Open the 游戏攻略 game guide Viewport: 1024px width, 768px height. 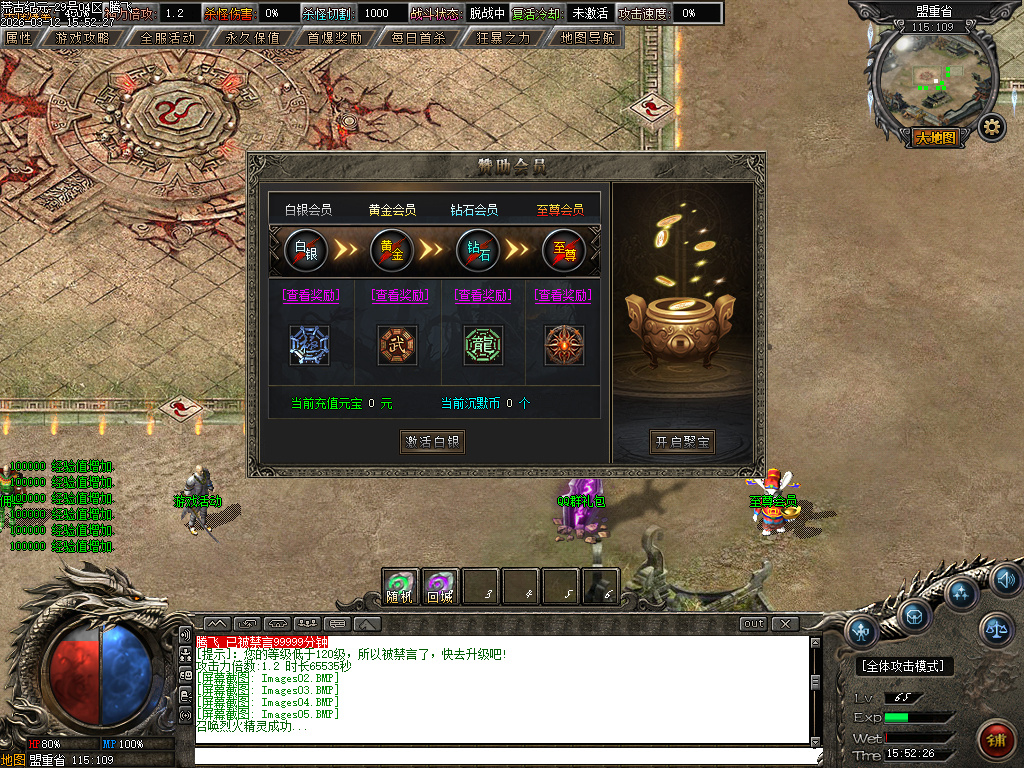[82, 38]
